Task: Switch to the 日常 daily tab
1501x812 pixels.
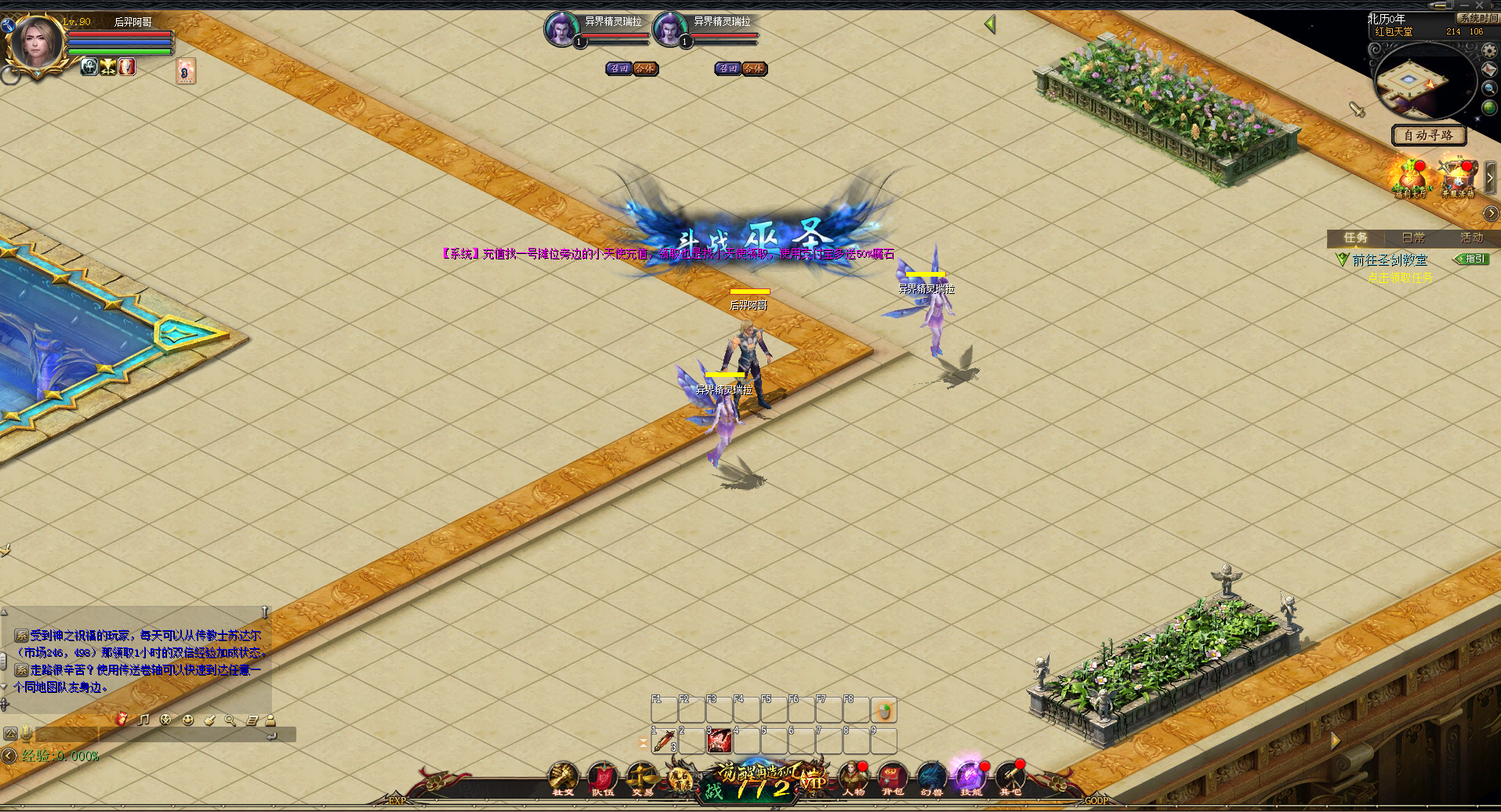Action: point(1413,237)
